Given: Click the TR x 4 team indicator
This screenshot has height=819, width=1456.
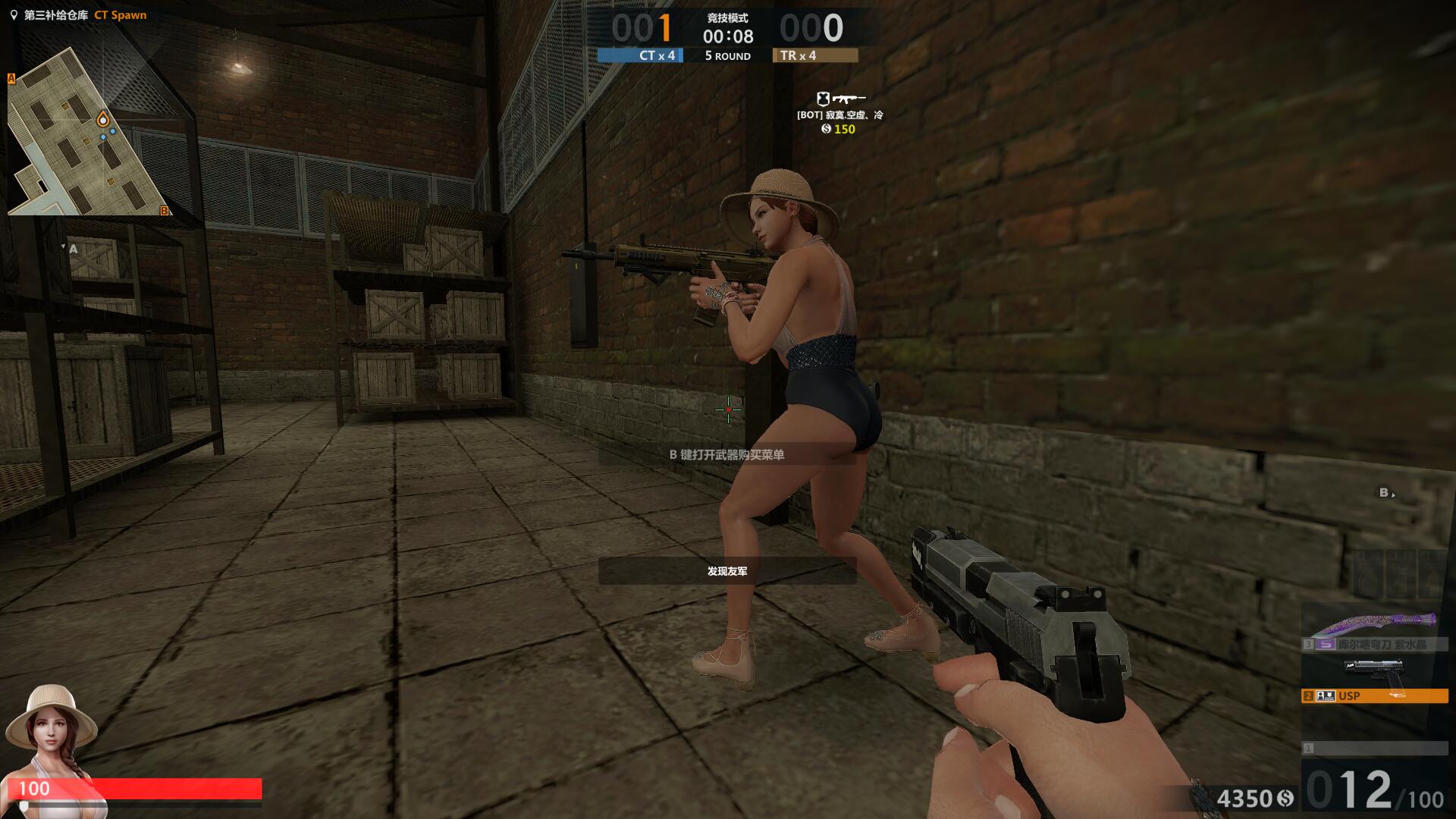Looking at the screenshot, I should click(814, 55).
